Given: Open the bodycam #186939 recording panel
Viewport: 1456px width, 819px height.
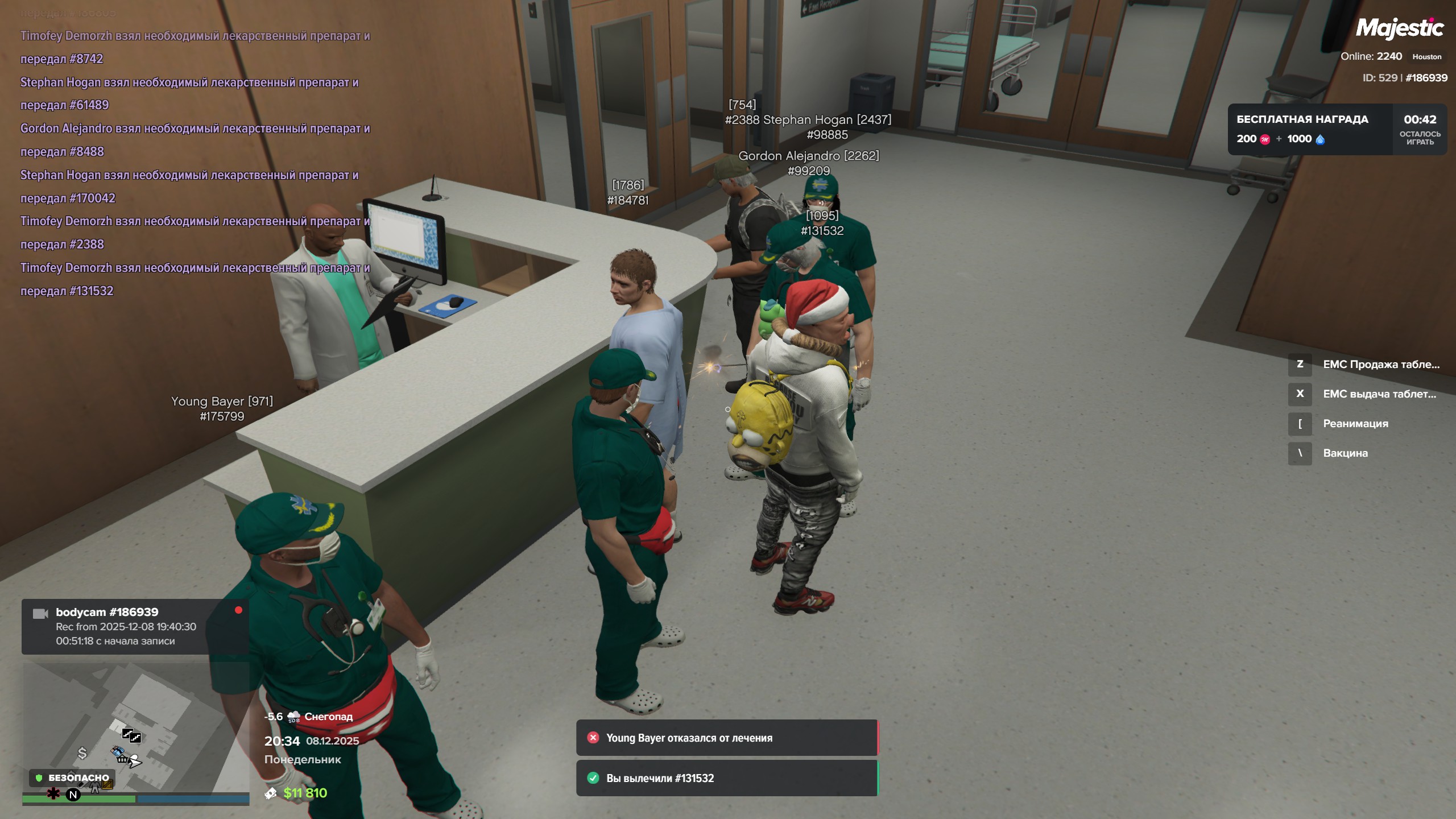Looking at the screenshot, I should click(x=134, y=626).
